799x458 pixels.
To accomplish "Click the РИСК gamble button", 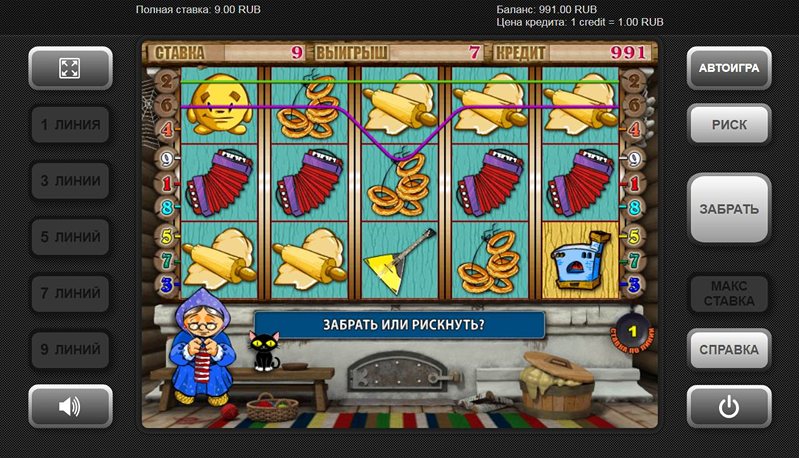I will coord(728,125).
